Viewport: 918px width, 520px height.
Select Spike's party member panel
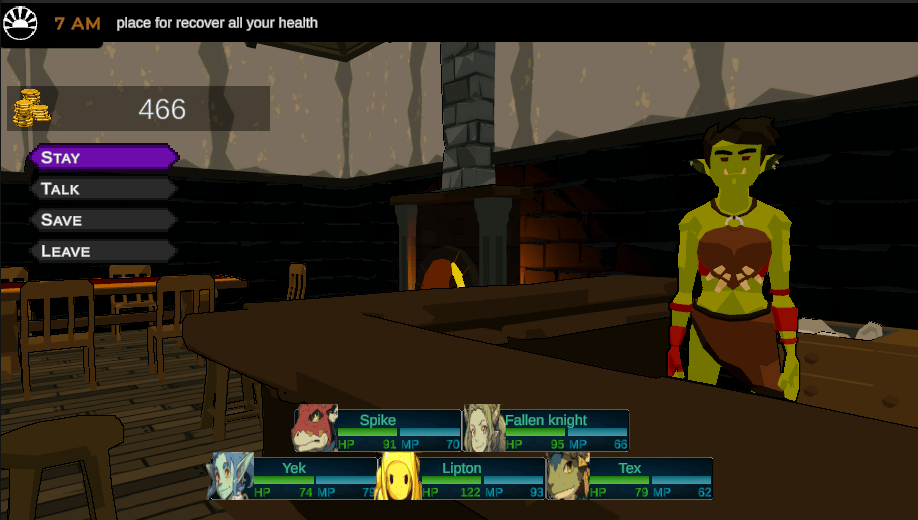377,430
